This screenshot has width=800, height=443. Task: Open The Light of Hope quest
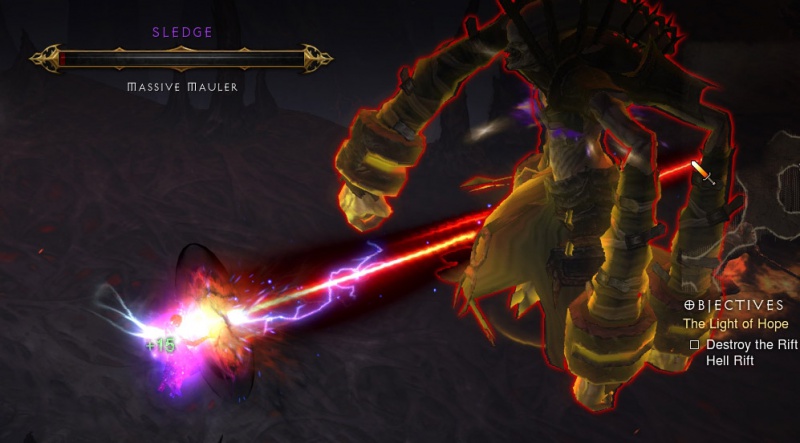point(735,324)
